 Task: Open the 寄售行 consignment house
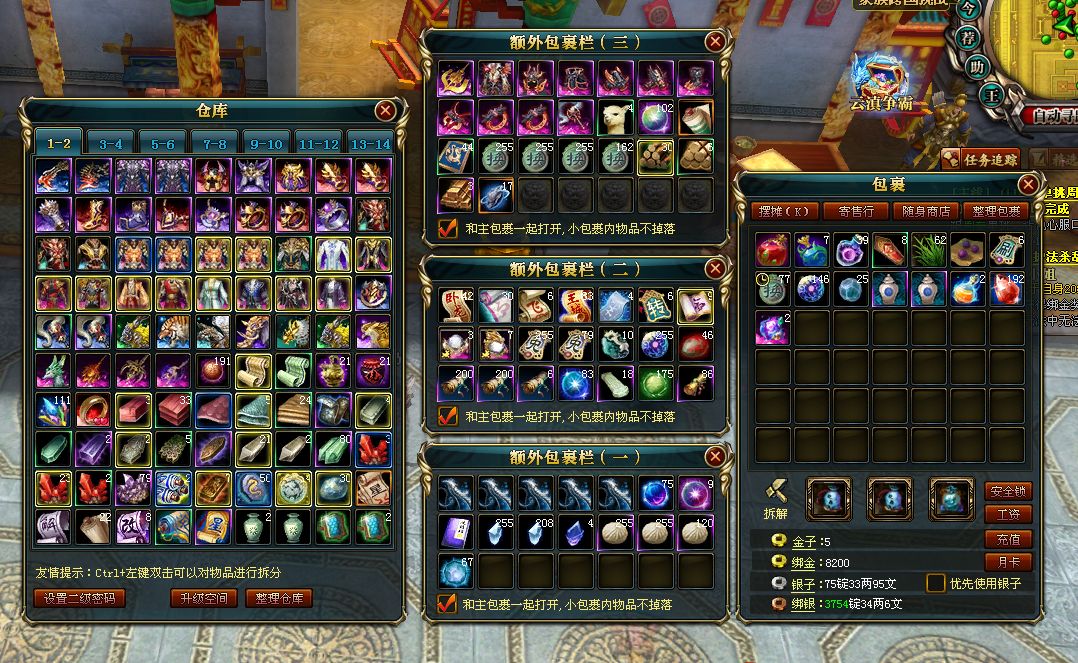click(x=855, y=211)
